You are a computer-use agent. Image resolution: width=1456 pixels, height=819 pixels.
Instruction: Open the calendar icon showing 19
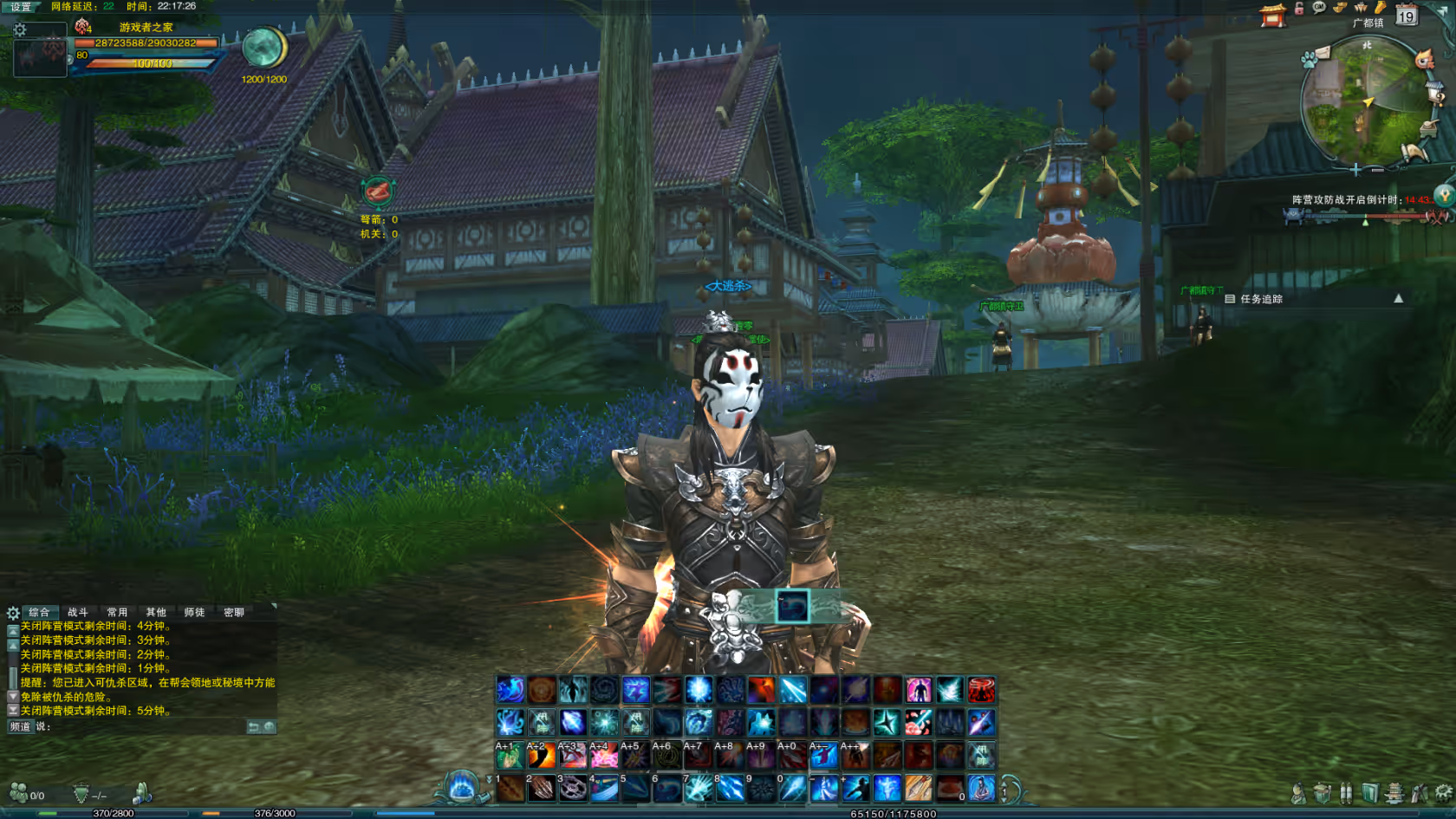click(1406, 15)
